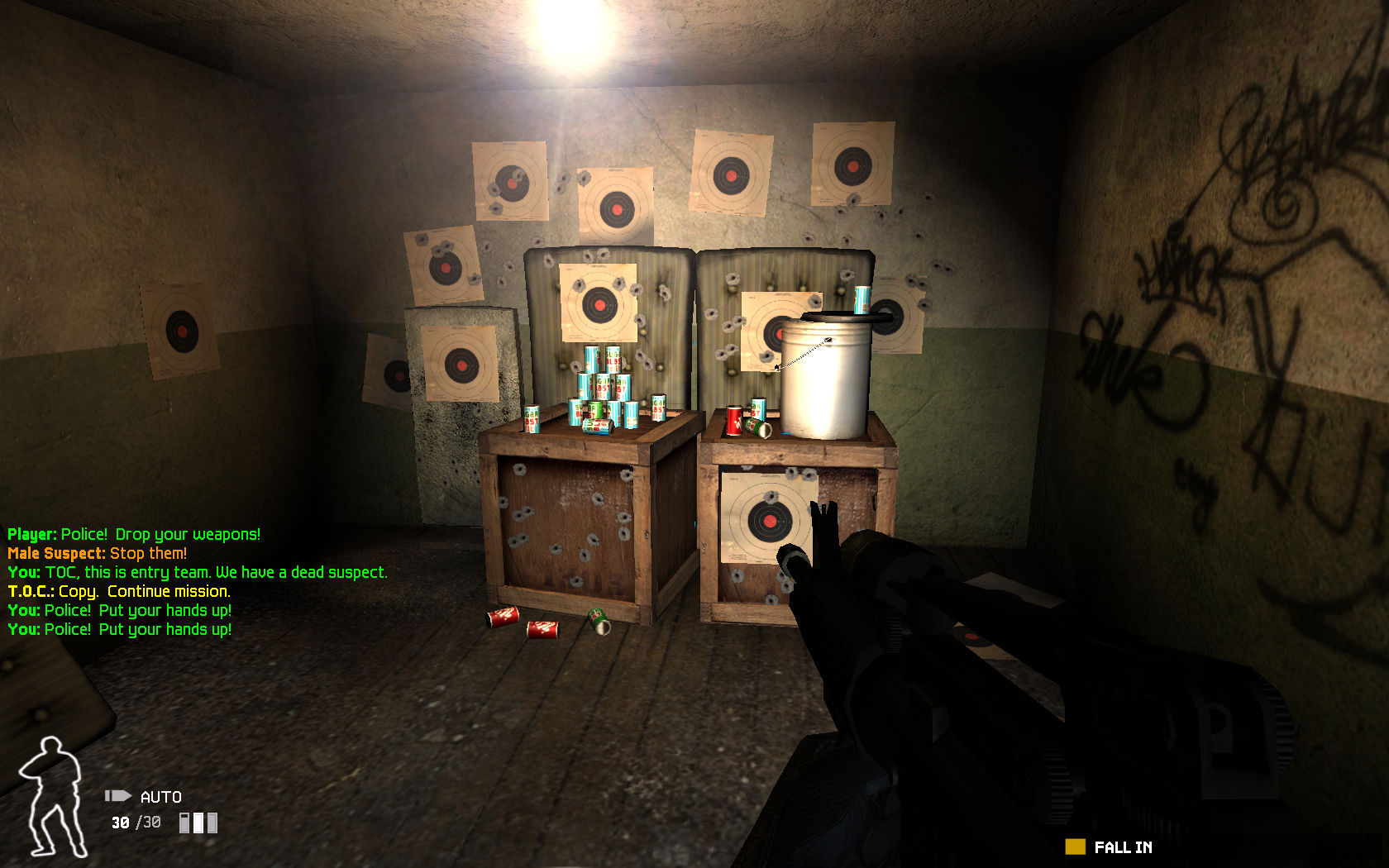Select the middle magazine icon
Viewport: 1389px width, 868px height.
[199, 823]
